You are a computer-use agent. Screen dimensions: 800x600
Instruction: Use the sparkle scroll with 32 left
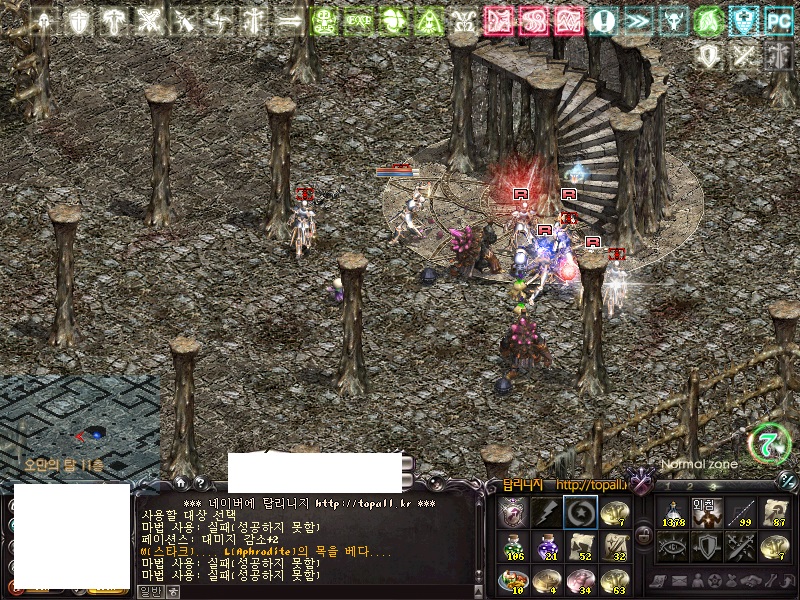pos(614,546)
